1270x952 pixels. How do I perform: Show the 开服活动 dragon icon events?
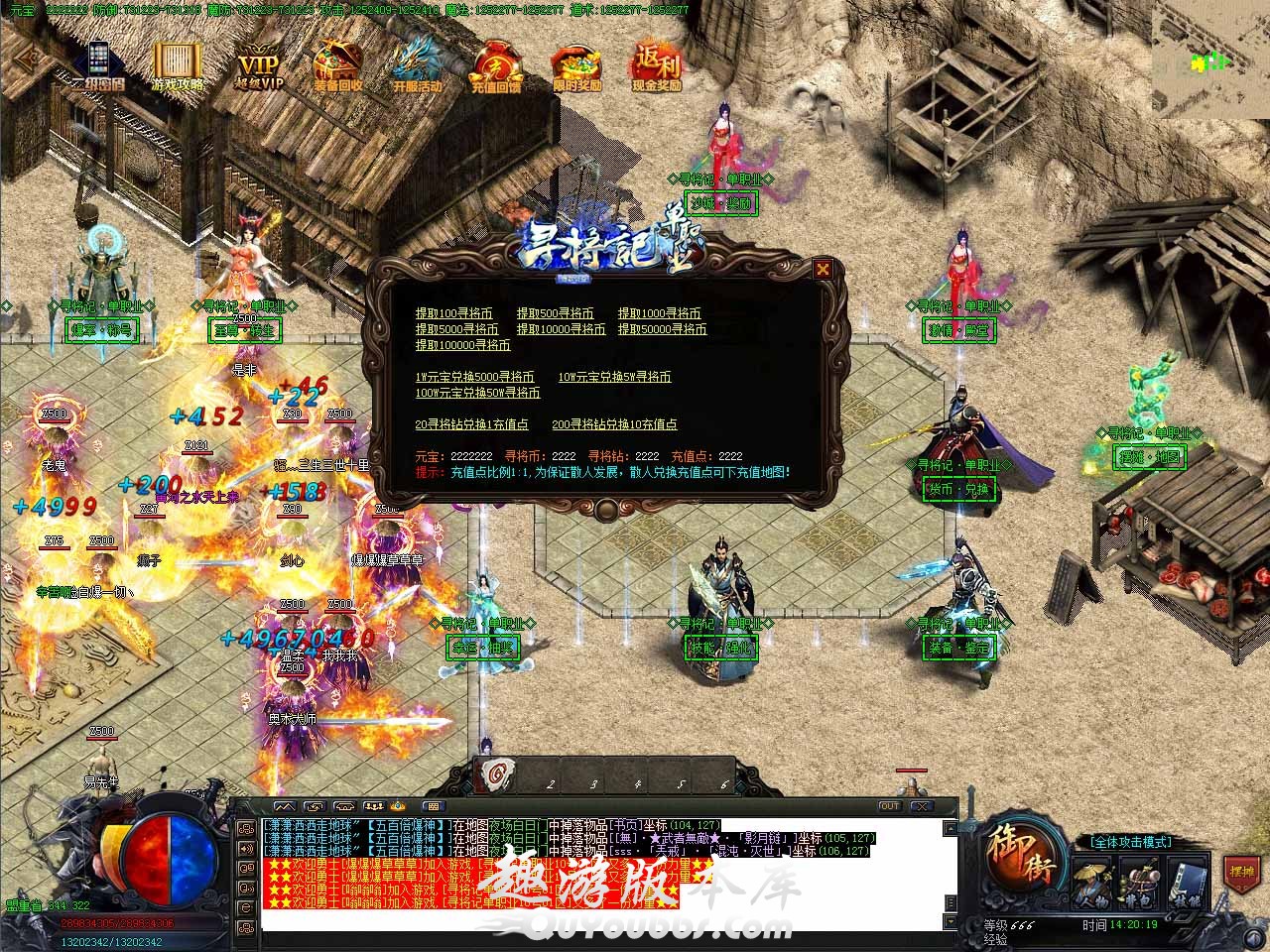[417, 65]
